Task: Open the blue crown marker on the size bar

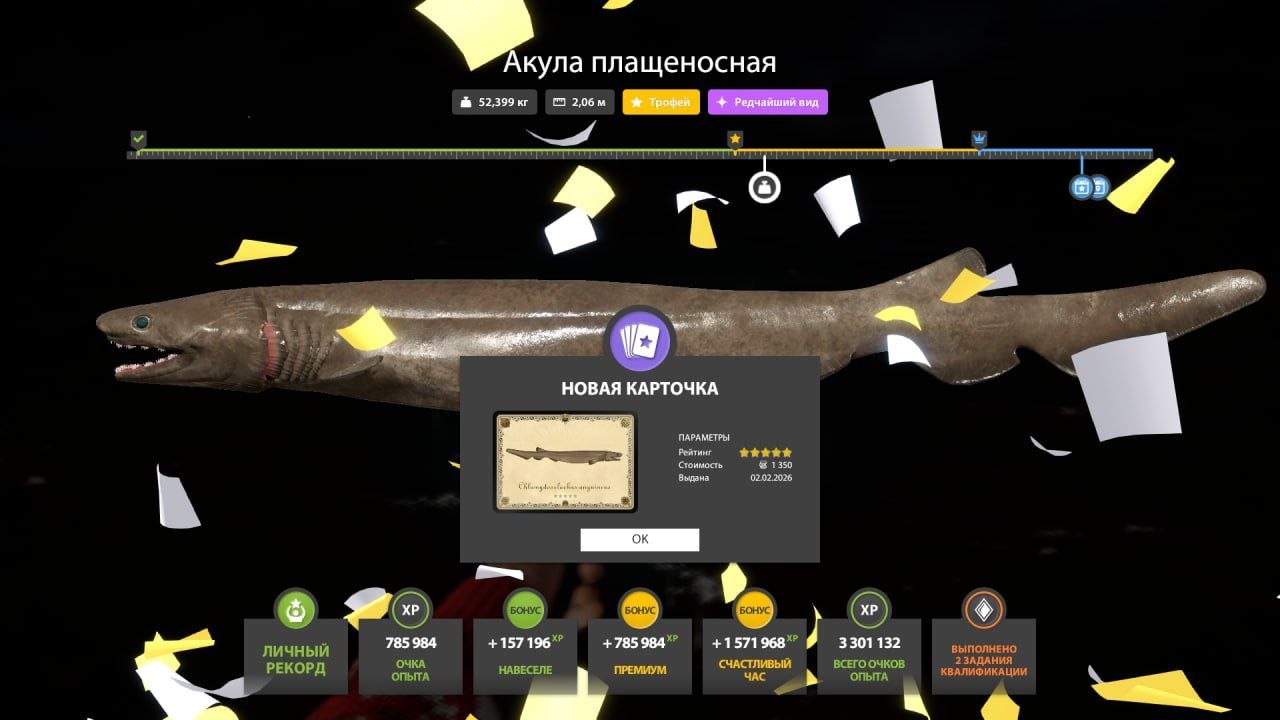Action: (980, 137)
